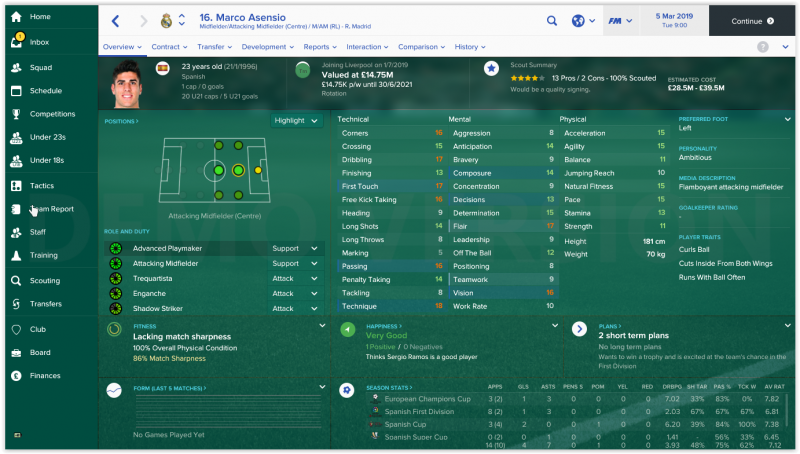This screenshot has height=454, width=800.
Task: Navigate back with the left arrow
Action: click(x=116, y=20)
